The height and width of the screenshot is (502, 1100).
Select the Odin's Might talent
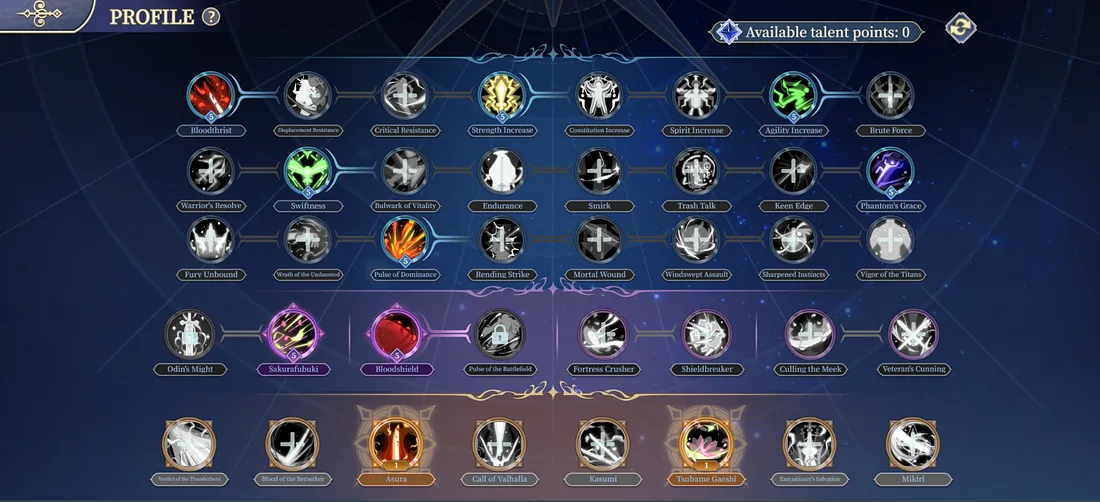pyautogui.click(x=189, y=333)
